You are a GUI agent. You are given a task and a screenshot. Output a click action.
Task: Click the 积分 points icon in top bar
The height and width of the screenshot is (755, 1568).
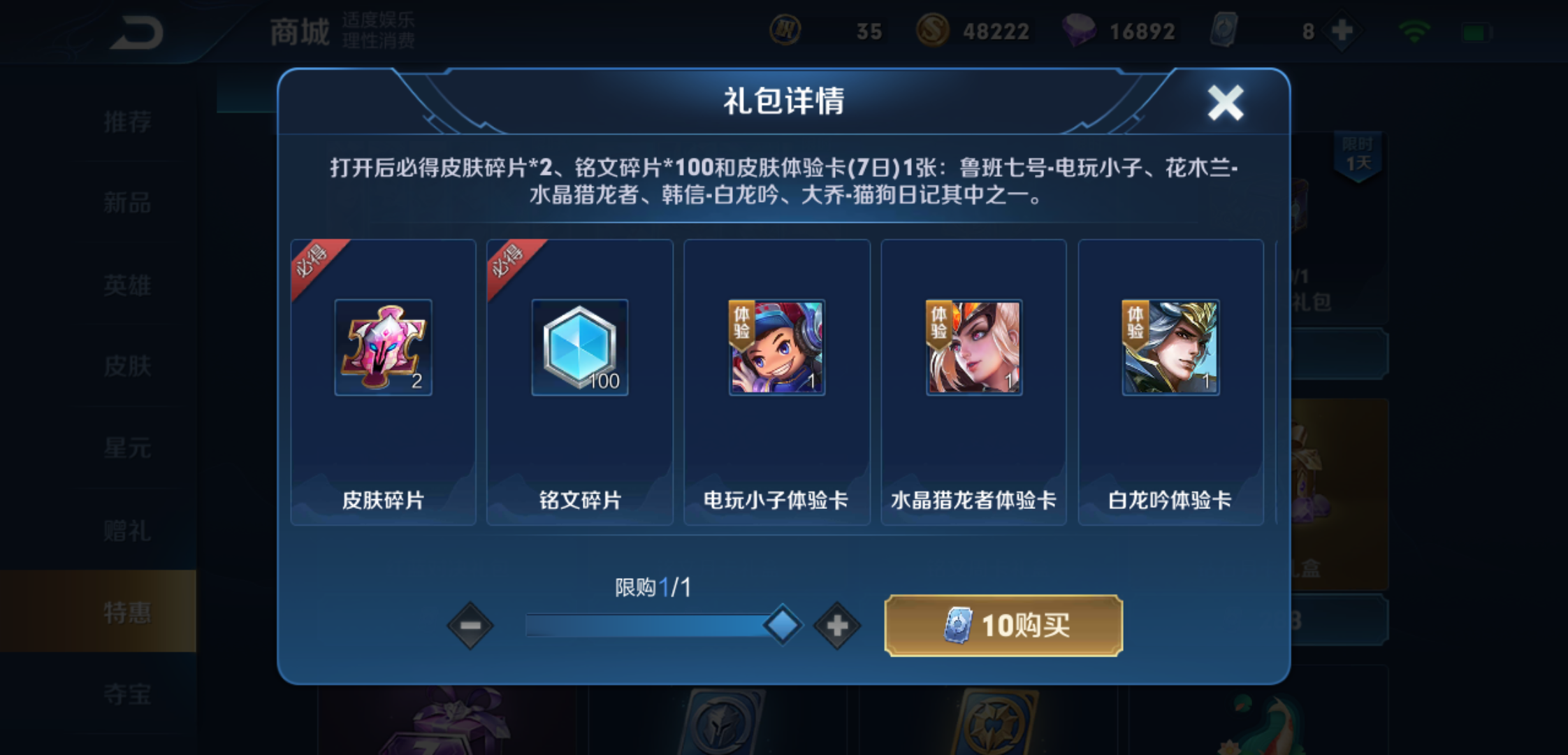coord(785,30)
